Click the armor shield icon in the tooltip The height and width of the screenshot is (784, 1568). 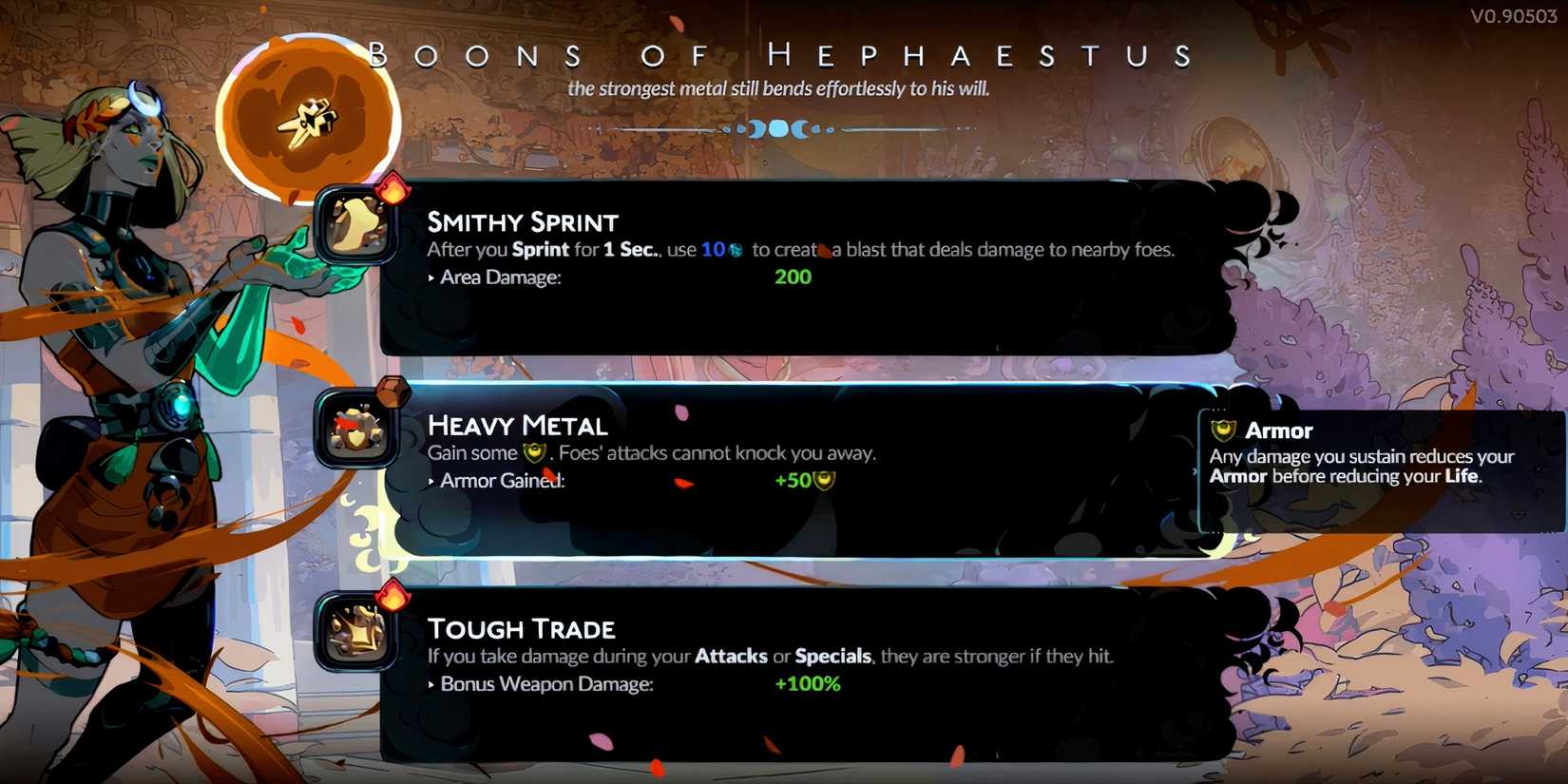[1224, 430]
